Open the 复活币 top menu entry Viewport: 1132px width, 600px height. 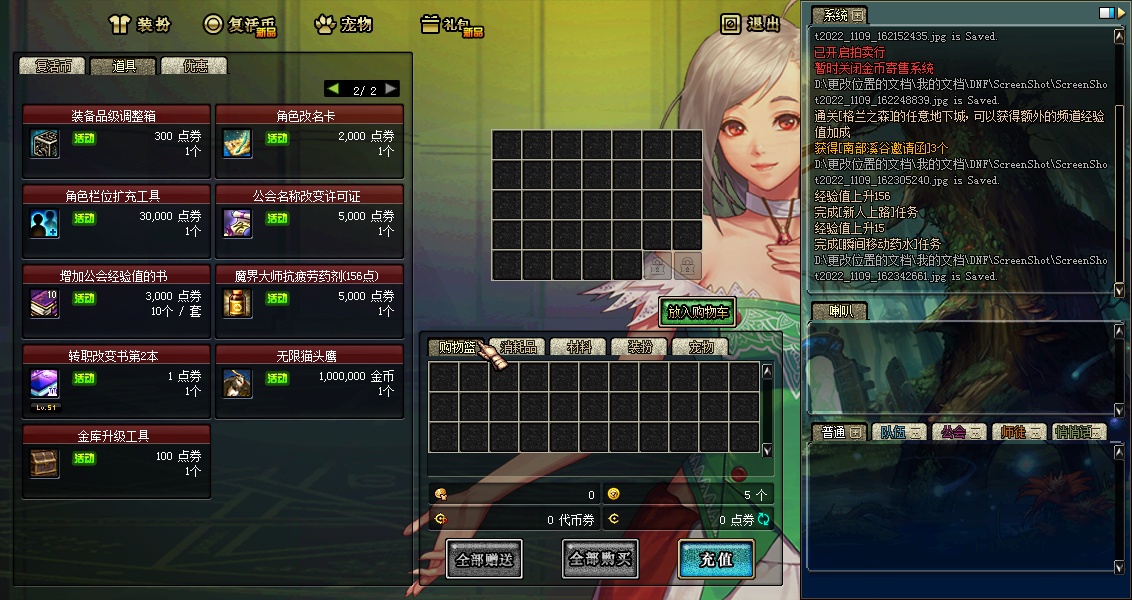238,24
